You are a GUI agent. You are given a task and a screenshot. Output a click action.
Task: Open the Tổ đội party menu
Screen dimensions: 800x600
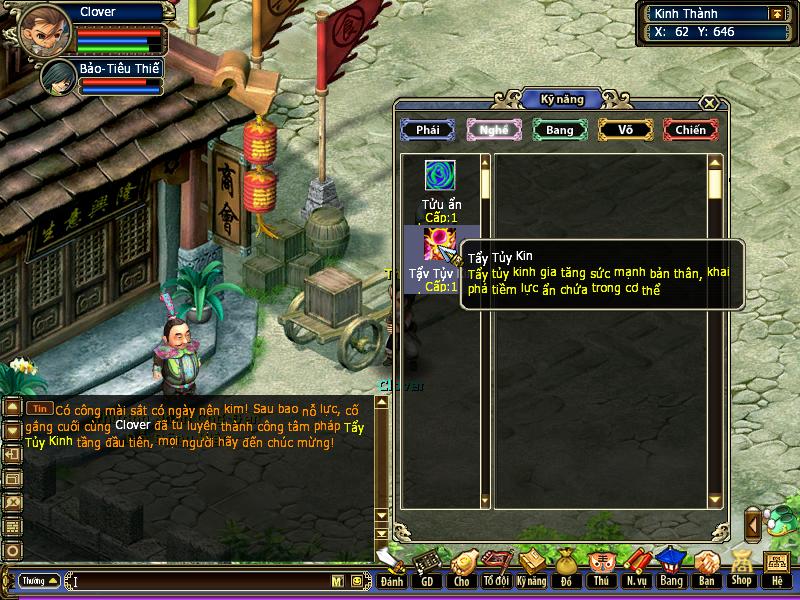click(496, 566)
